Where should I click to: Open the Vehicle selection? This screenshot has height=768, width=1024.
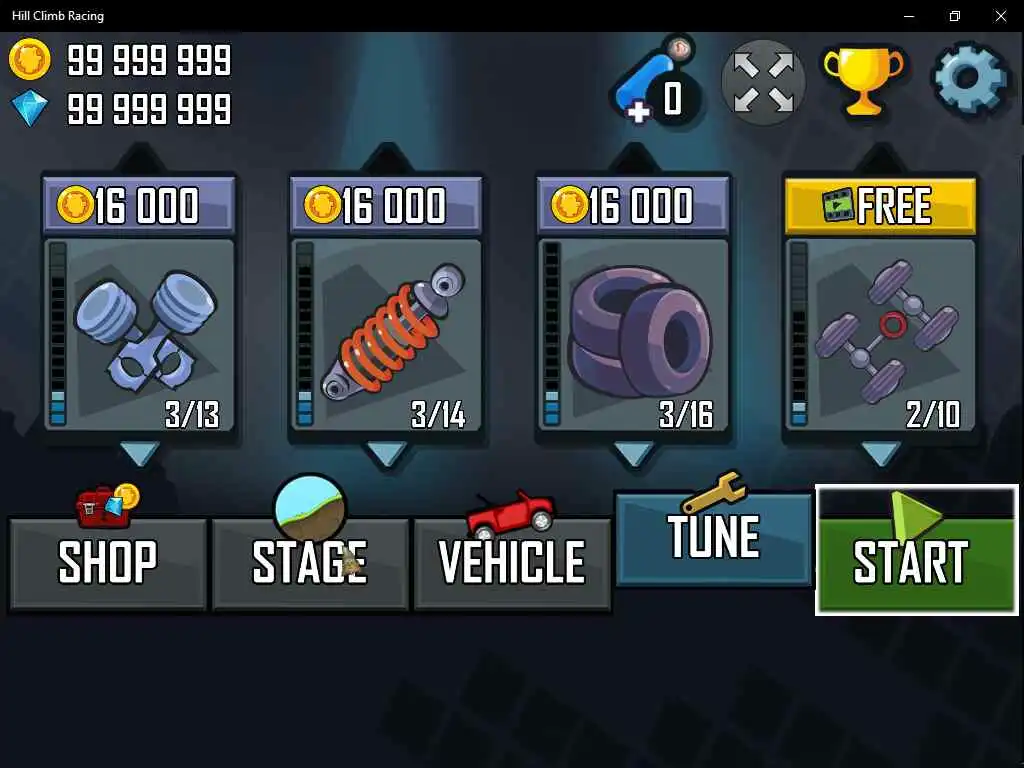(512, 562)
